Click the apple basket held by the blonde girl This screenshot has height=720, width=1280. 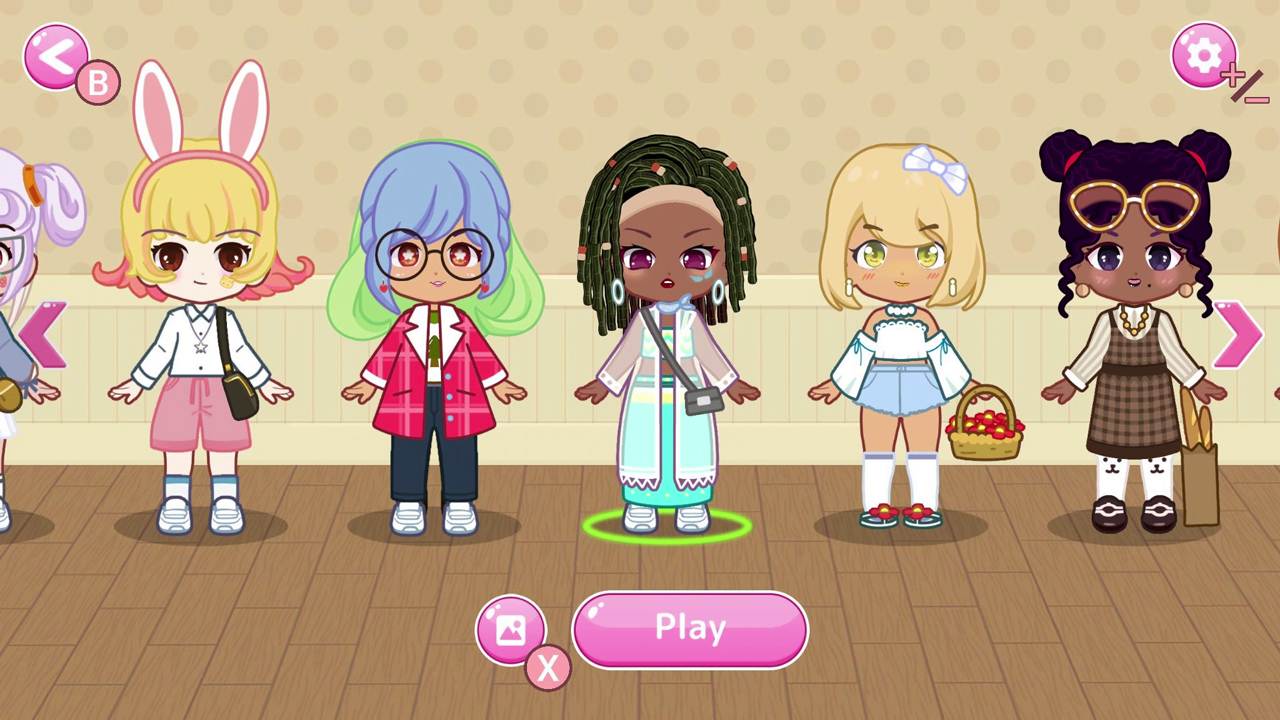pyautogui.click(x=982, y=430)
